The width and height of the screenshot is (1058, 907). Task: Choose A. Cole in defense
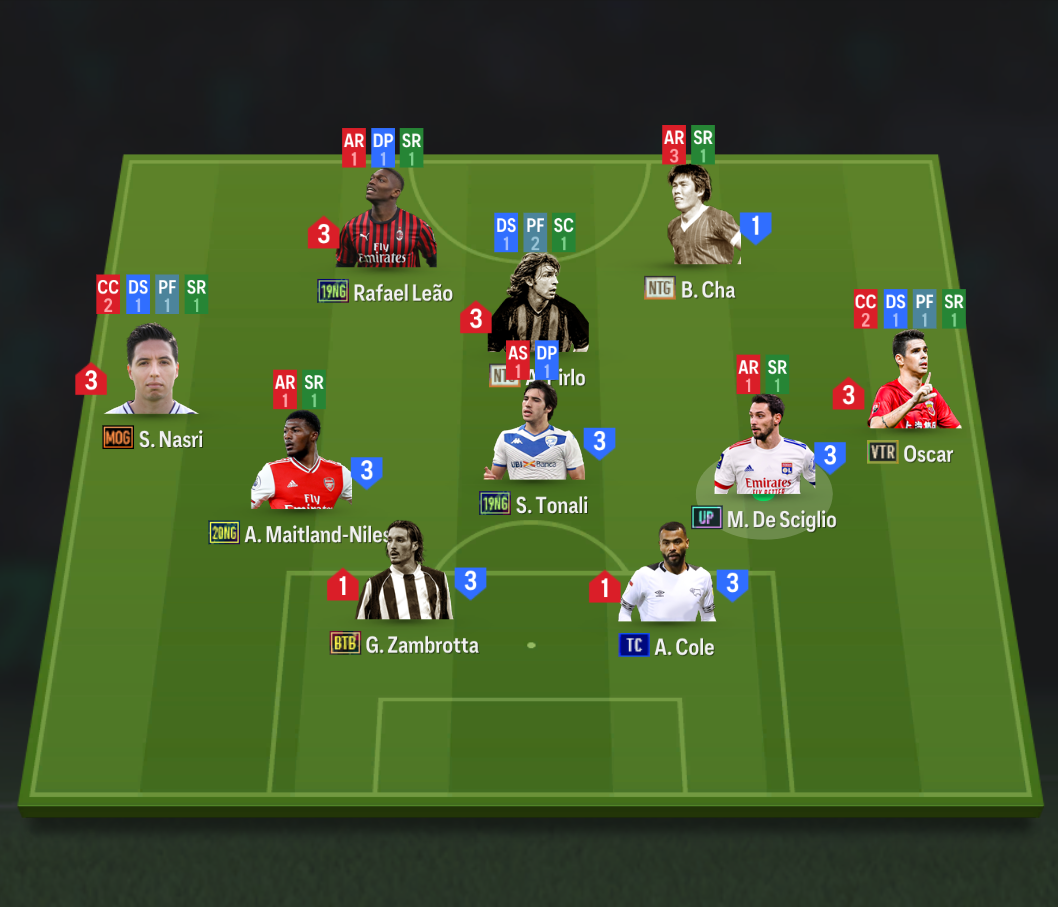click(x=667, y=579)
